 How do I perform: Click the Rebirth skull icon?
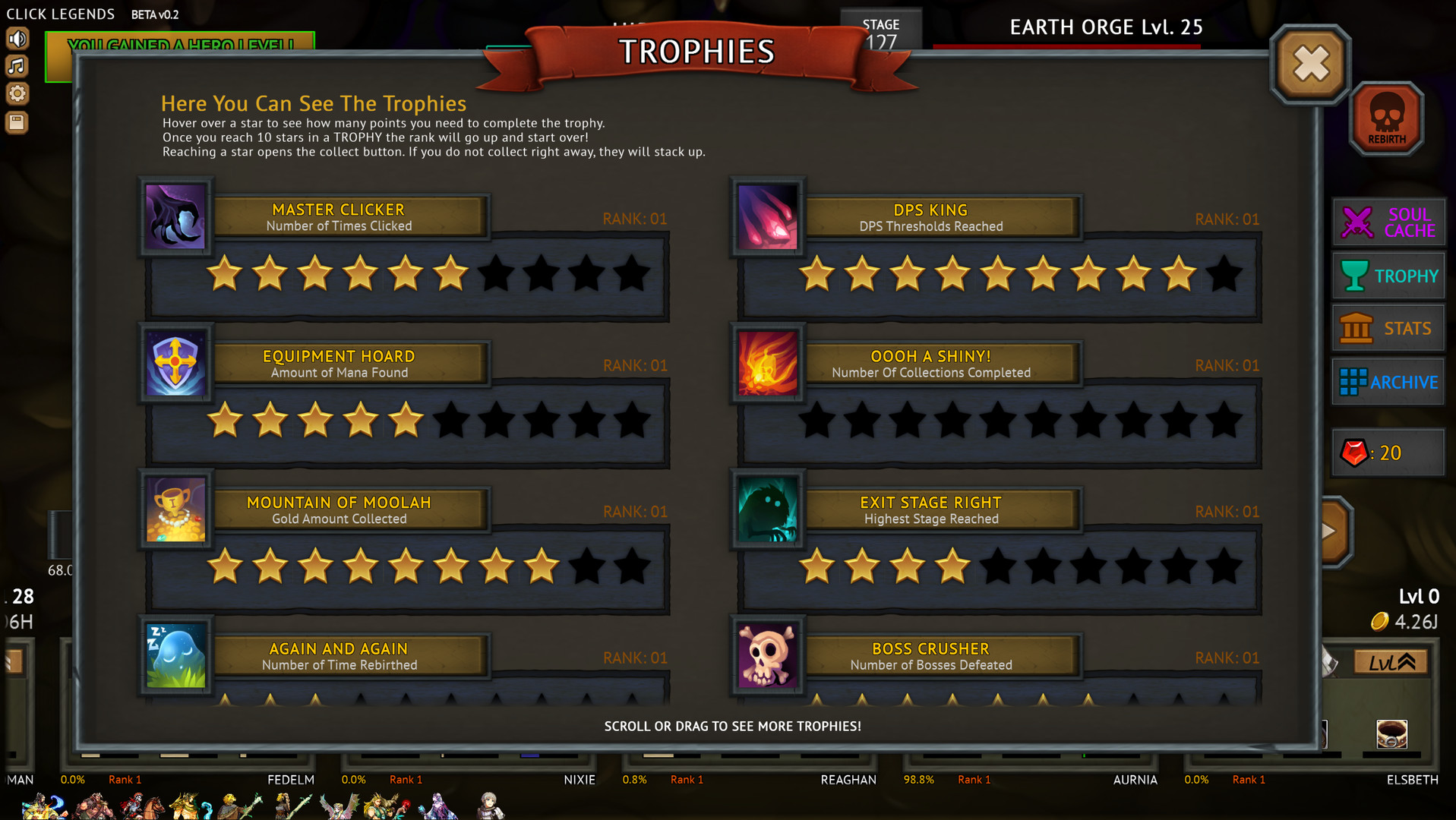point(1387,118)
